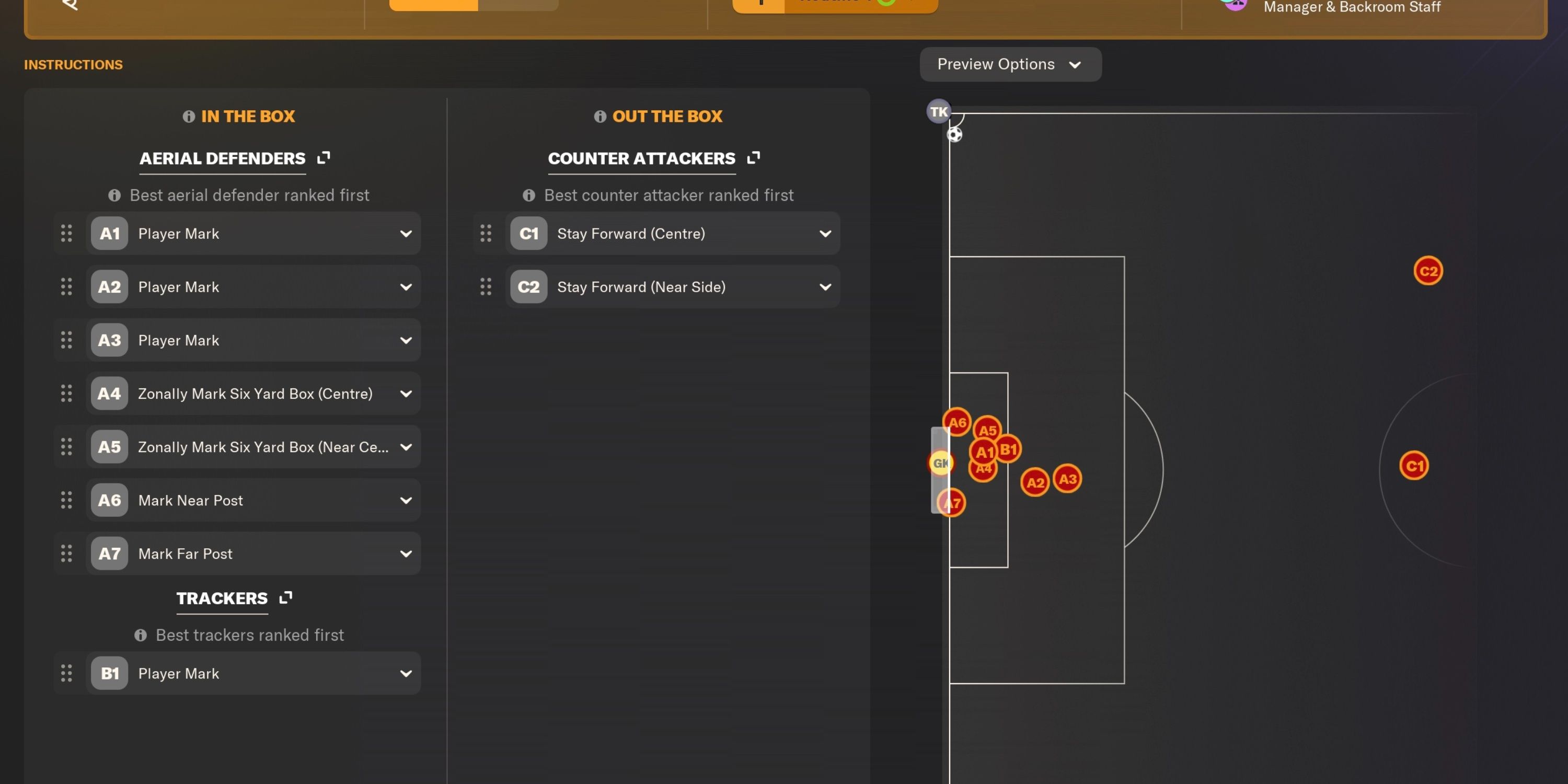Select the C2 counter attacker marker on the pitch

pyautogui.click(x=1427, y=271)
